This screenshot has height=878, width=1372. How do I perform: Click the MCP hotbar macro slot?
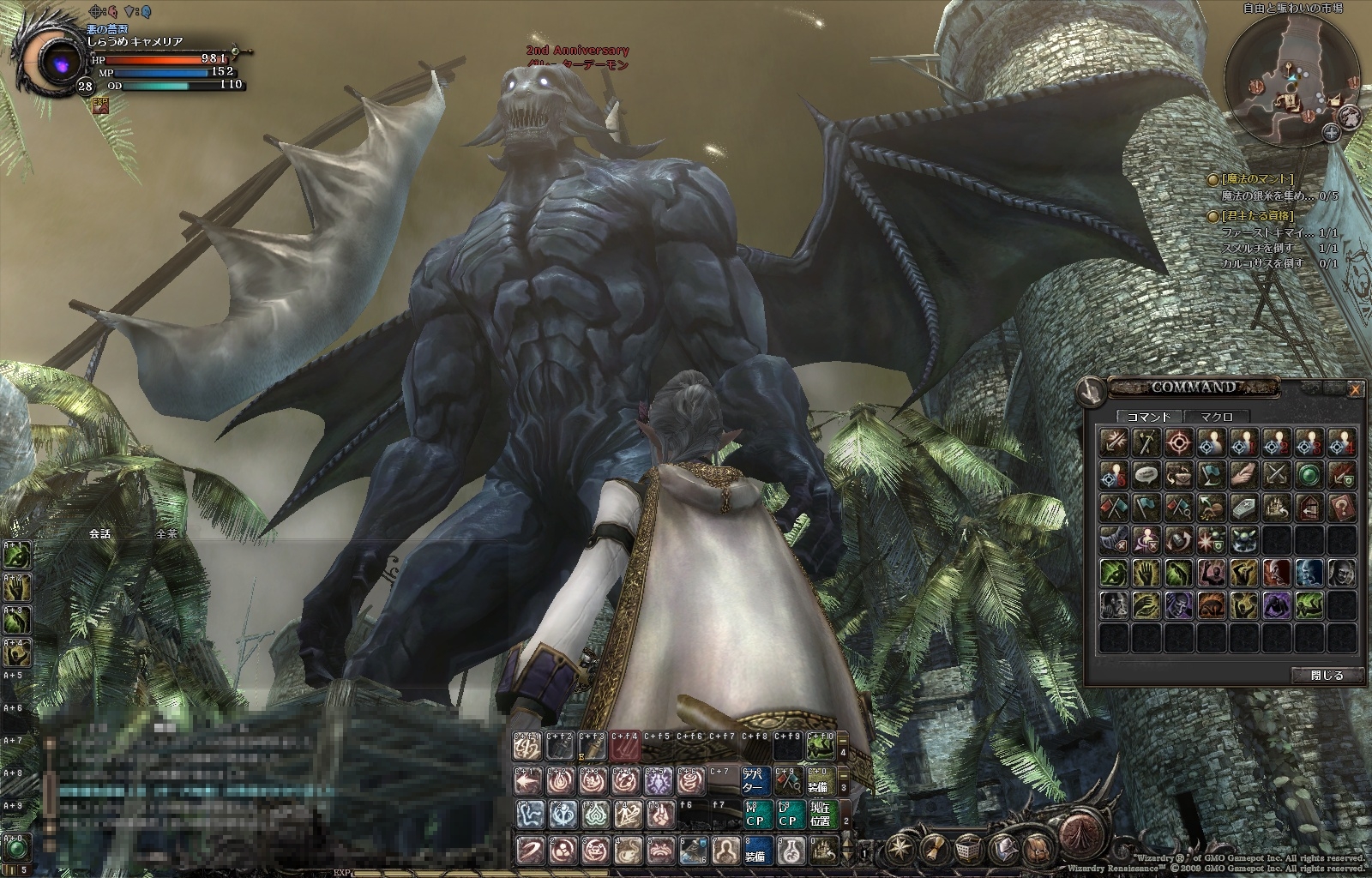point(755,815)
